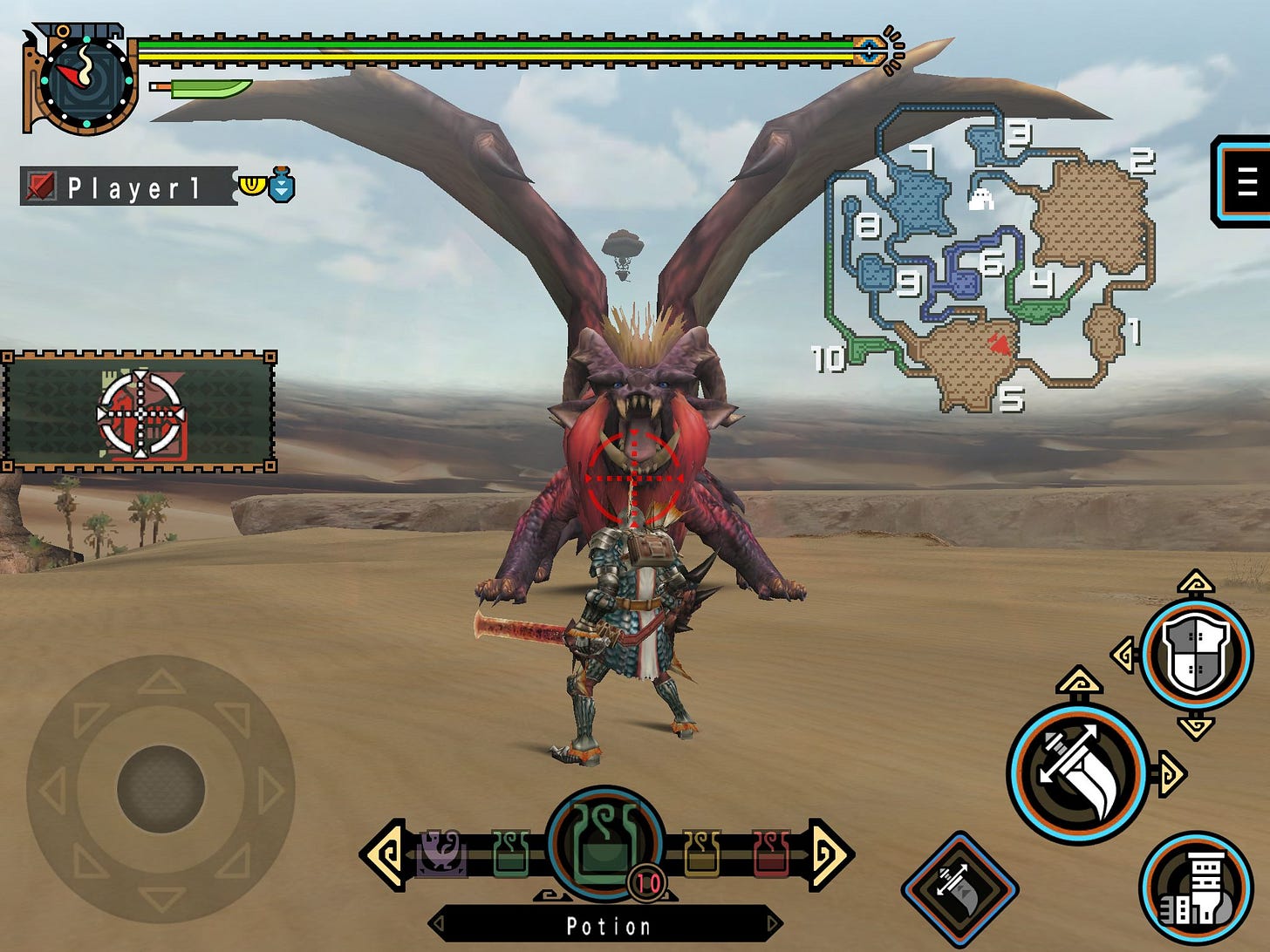
Task: Tap the blue potion icon beside Player1
Action: click(x=281, y=186)
